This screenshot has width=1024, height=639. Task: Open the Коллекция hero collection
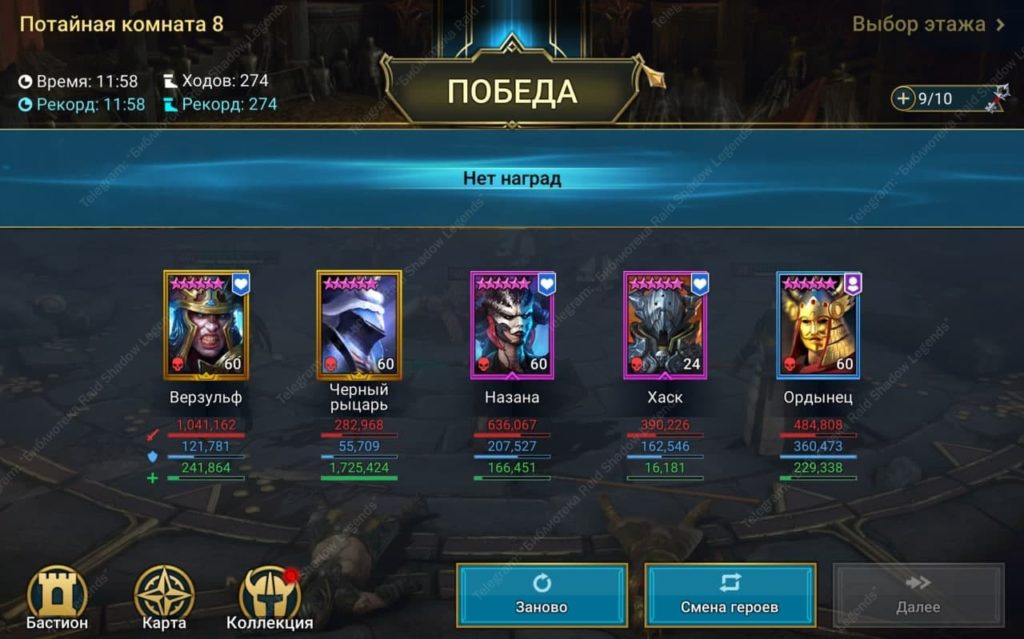269,598
